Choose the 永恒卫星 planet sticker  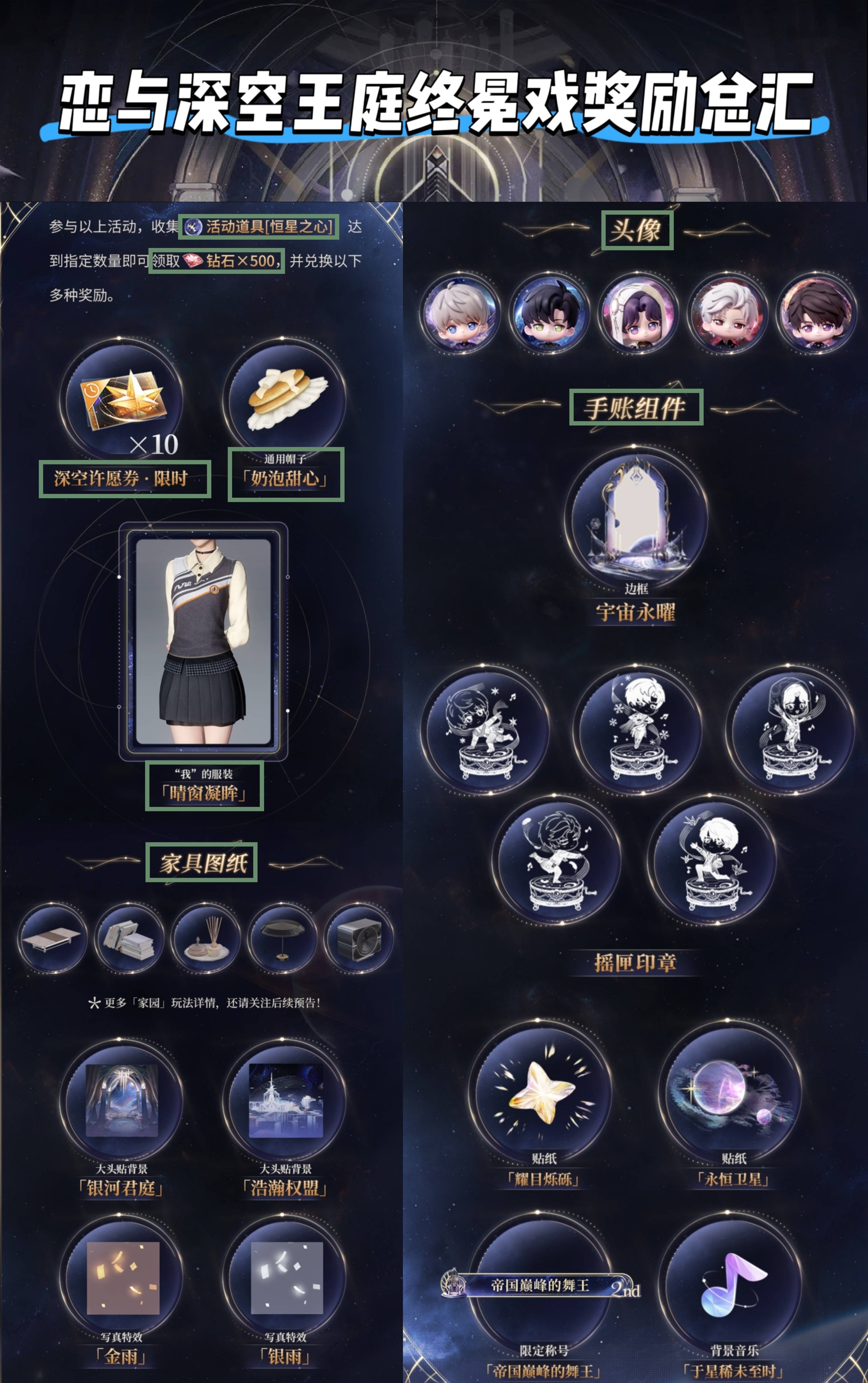point(729,1092)
